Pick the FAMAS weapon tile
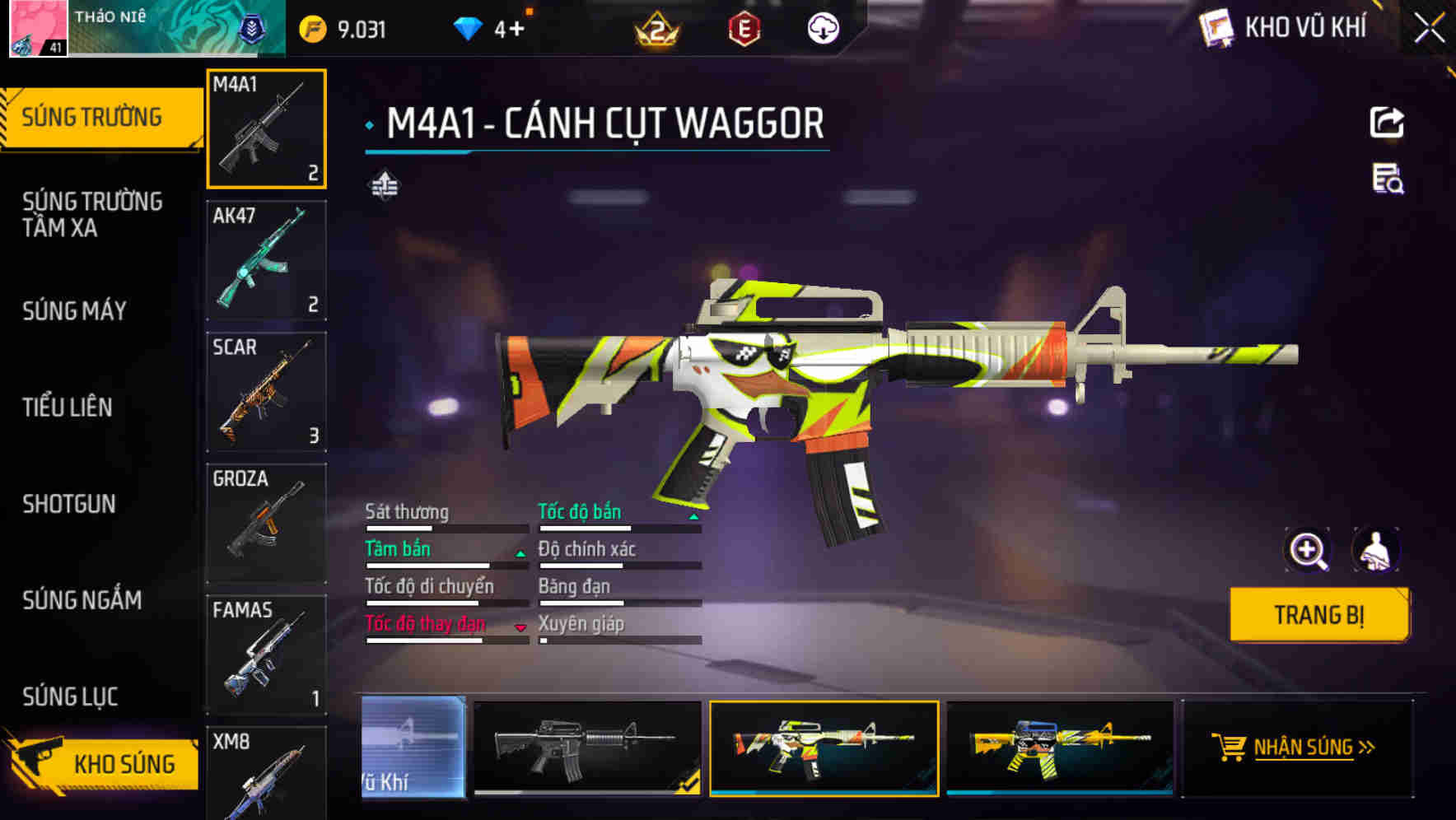 pyautogui.click(x=266, y=655)
